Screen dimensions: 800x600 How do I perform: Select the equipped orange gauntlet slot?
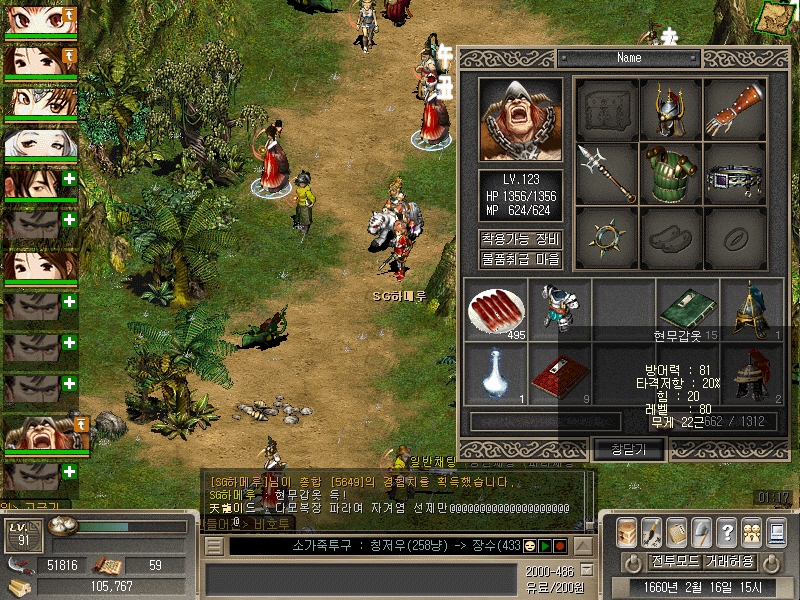[735, 110]
